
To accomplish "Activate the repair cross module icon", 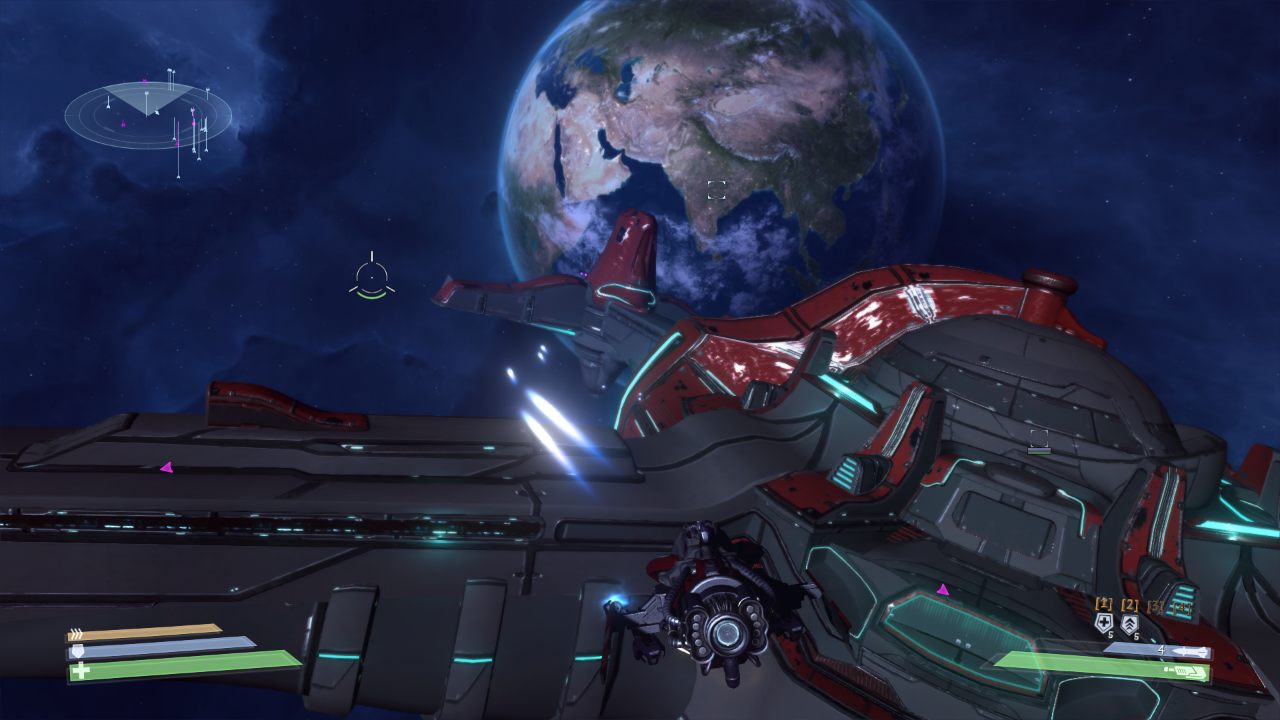I will [x=1103, y=624].
